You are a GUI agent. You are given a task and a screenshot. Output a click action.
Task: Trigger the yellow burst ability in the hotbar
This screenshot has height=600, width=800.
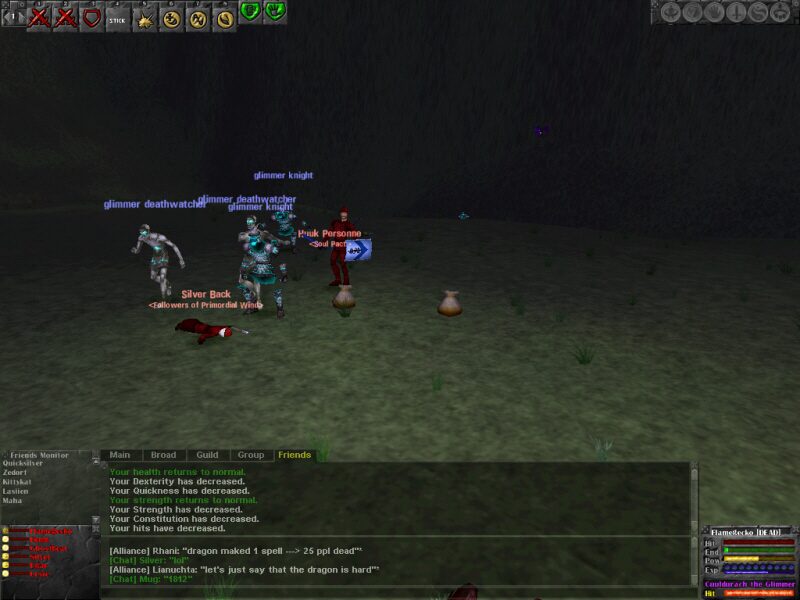click(x=145, y=18)
